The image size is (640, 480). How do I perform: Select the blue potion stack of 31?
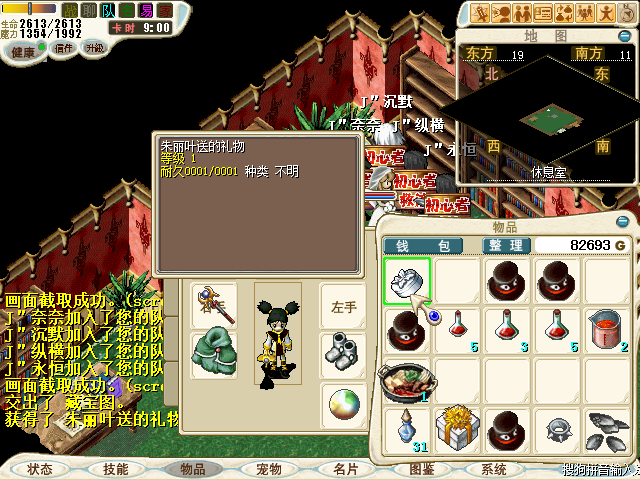point(408,428)
